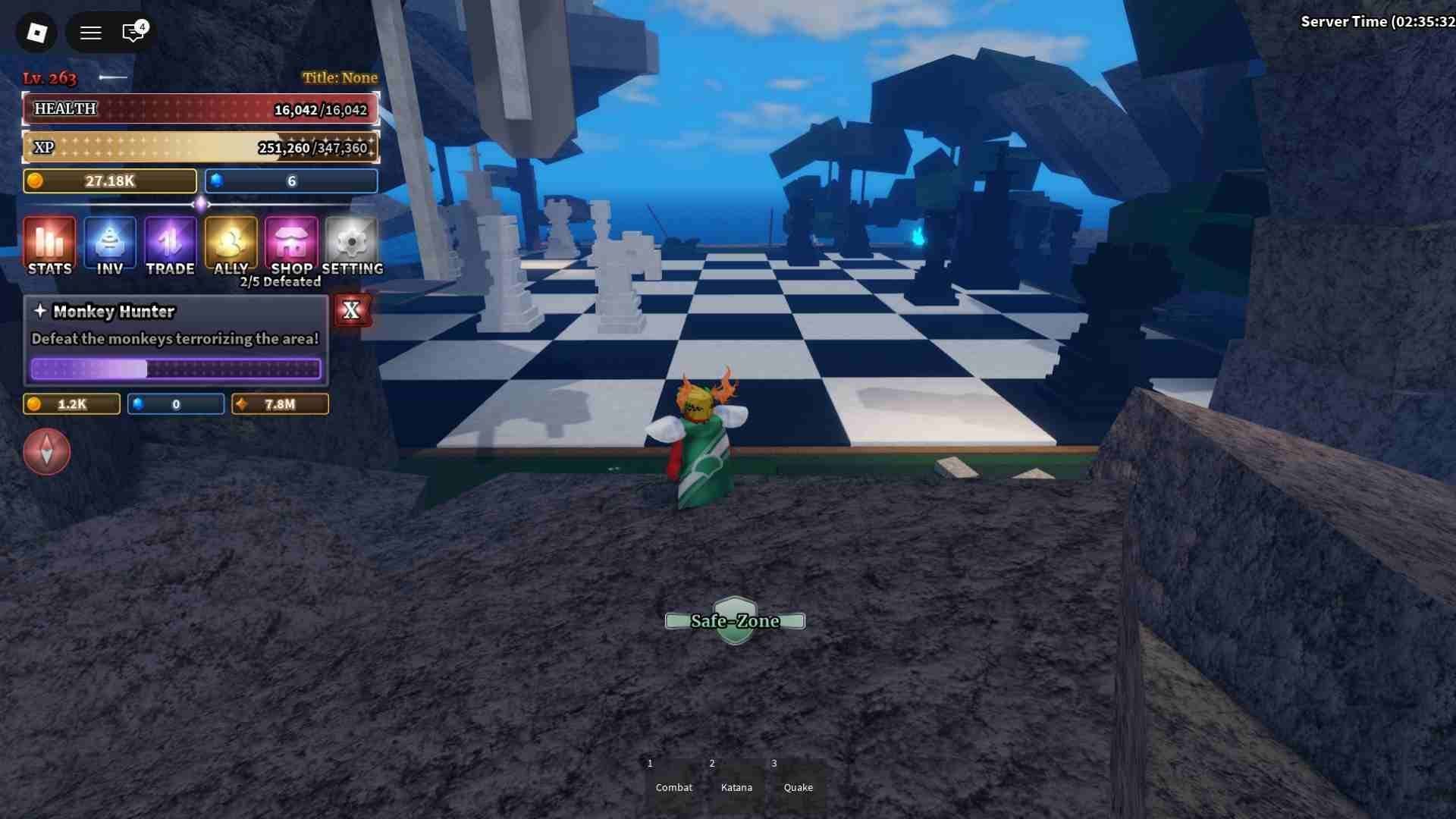
Task: Open the Stats panel
Action: coord(49,245)
